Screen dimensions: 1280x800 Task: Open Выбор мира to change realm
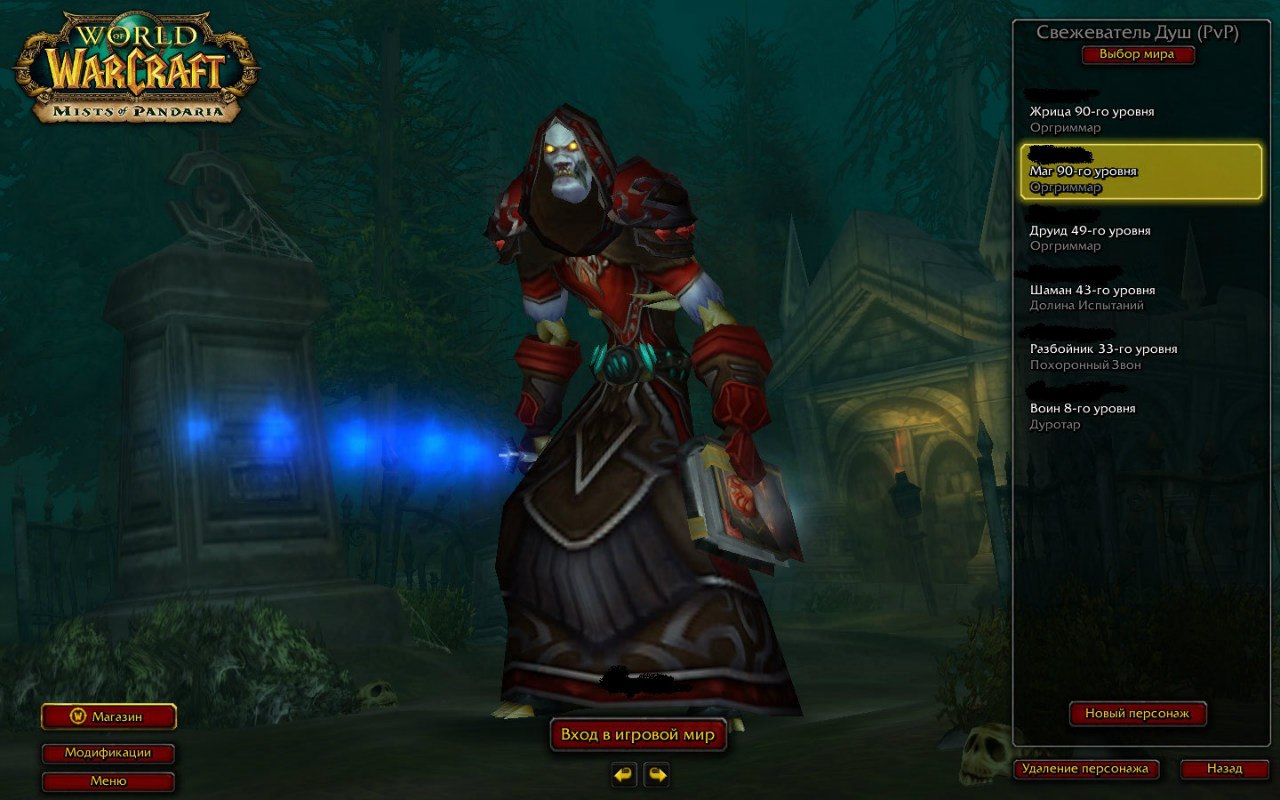[1140, 55]
